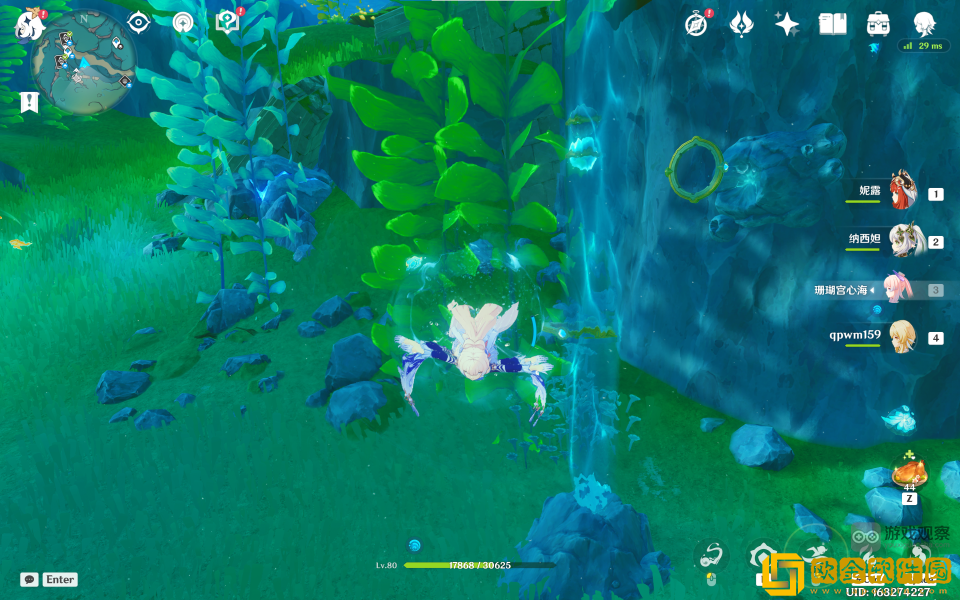Open the chat box
The width and height of the screenshot is (960, 600).
point(49,579)
